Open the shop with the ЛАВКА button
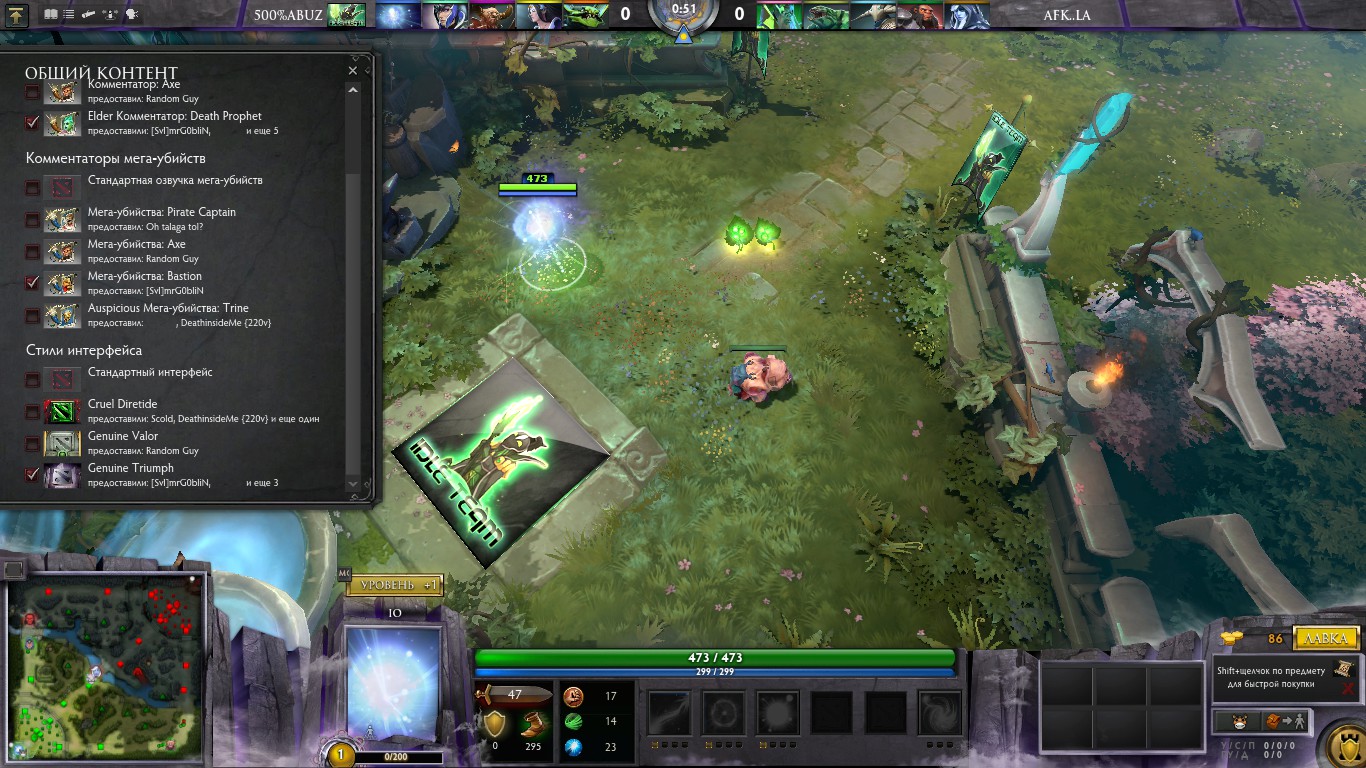 1326,638
